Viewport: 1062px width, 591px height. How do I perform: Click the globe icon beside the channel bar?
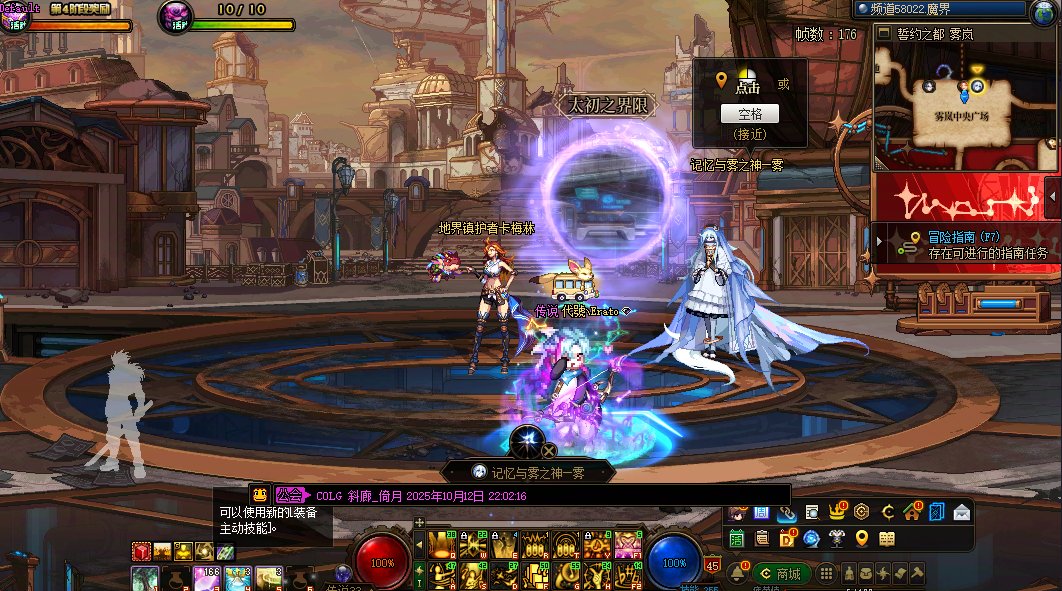tap(1042, 10)
